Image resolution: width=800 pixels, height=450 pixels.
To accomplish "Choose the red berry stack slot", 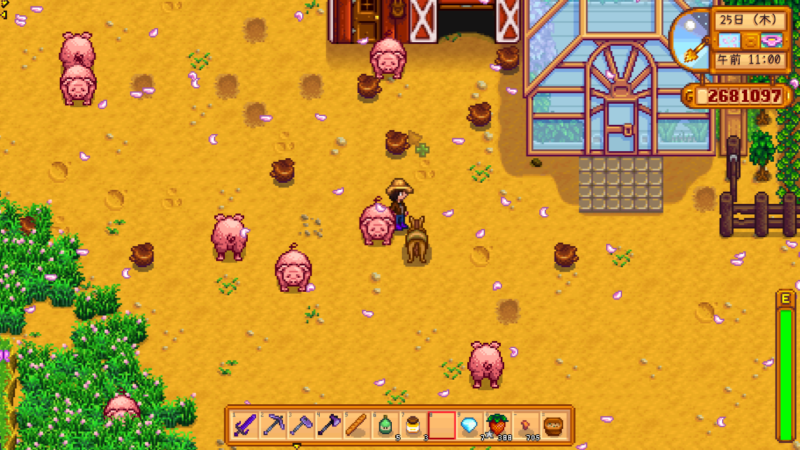I will coord(497,425).
